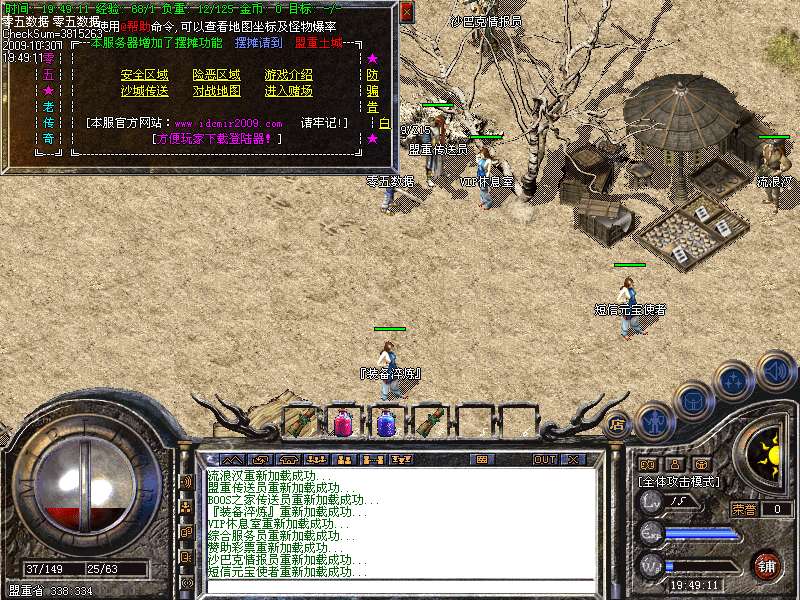The image size is (800, 600).
Task: Open the 游戏介绍 game introduction link
Action: (288, 75)
